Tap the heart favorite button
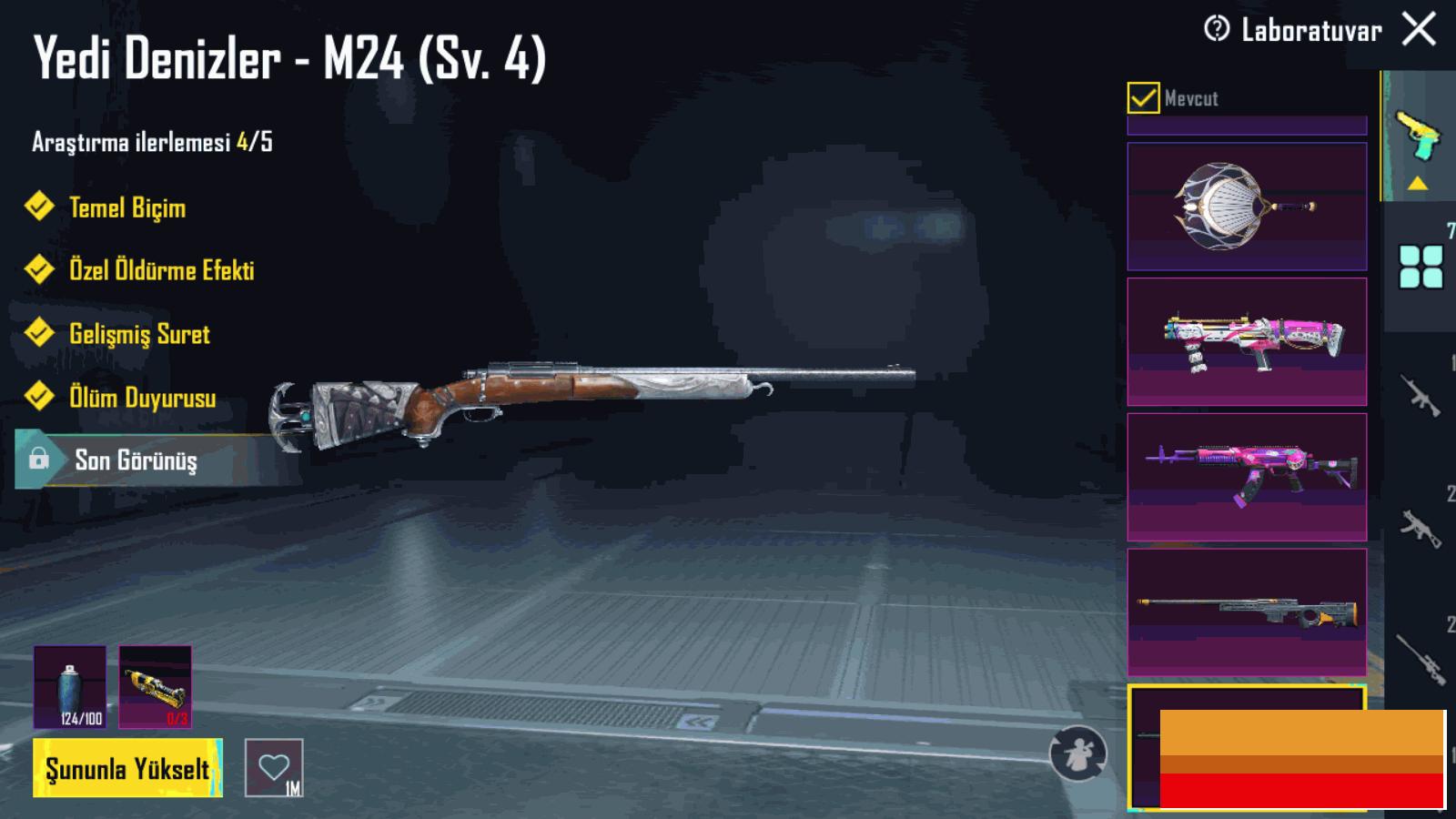The width and height of the screenshot is (1456, 819). tap(274, 768)
